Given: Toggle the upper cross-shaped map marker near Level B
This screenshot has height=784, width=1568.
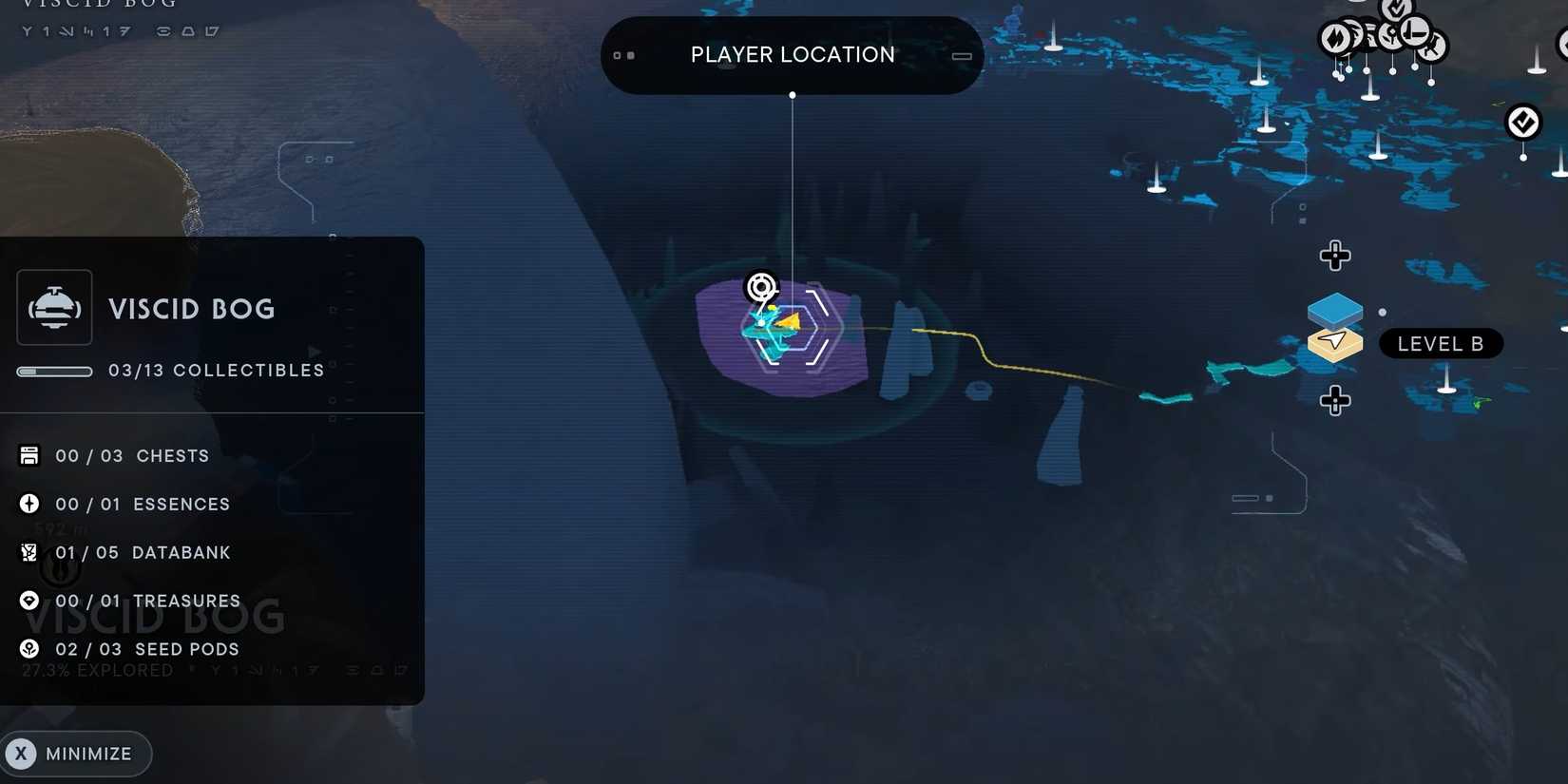Looking at the screenshot, I should pyautogui.click(x=1335, y=255).
